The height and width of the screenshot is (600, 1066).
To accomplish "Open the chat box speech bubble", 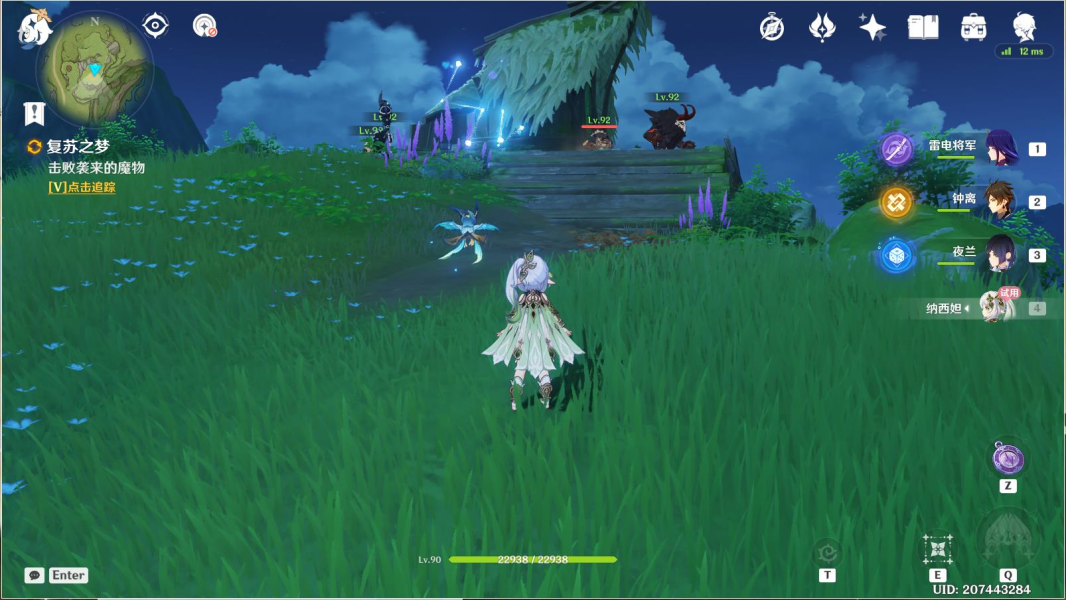I will pyautogui.click(x=35, y=575).
